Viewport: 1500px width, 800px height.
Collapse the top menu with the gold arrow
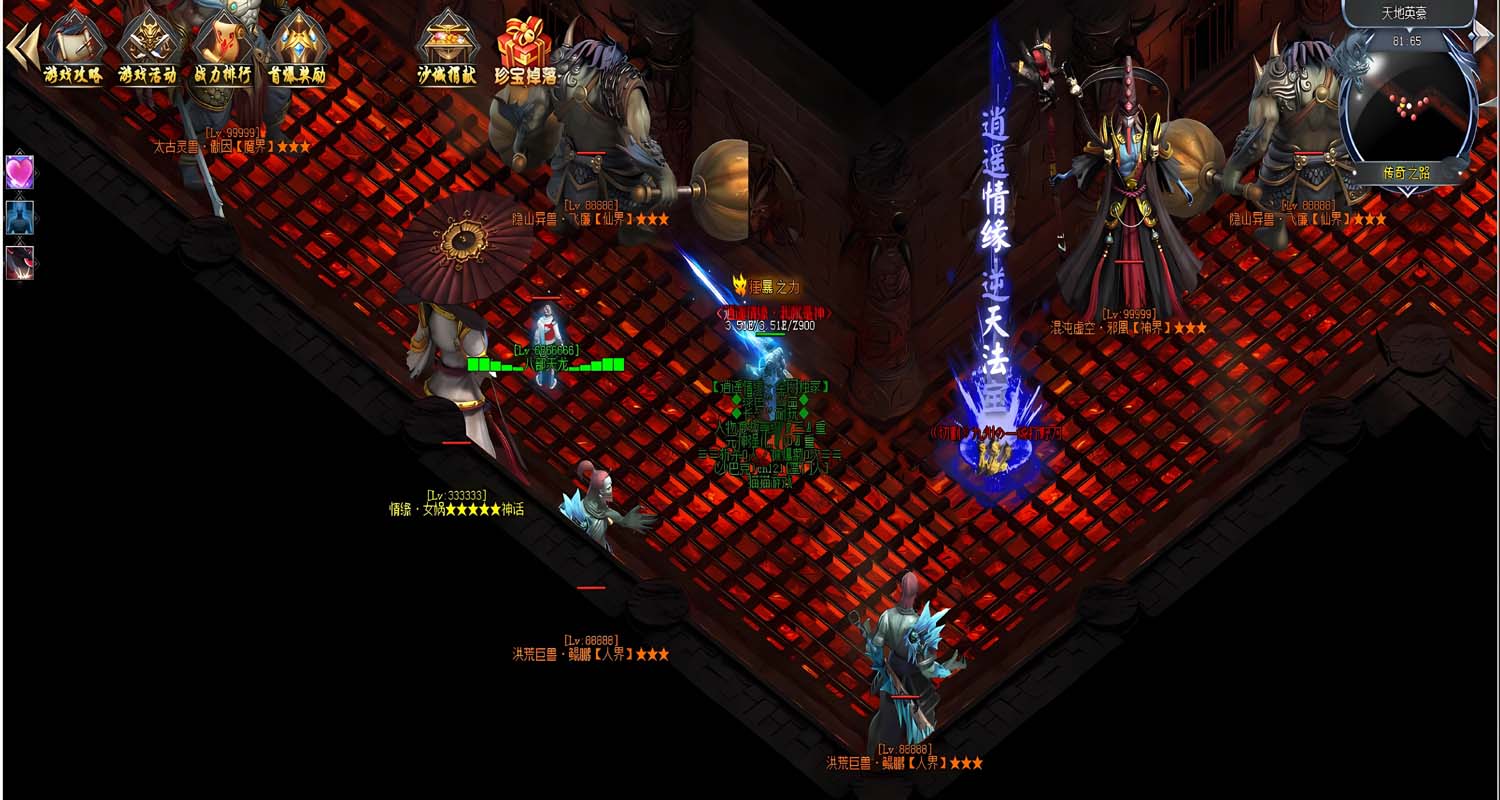(22, 45)
